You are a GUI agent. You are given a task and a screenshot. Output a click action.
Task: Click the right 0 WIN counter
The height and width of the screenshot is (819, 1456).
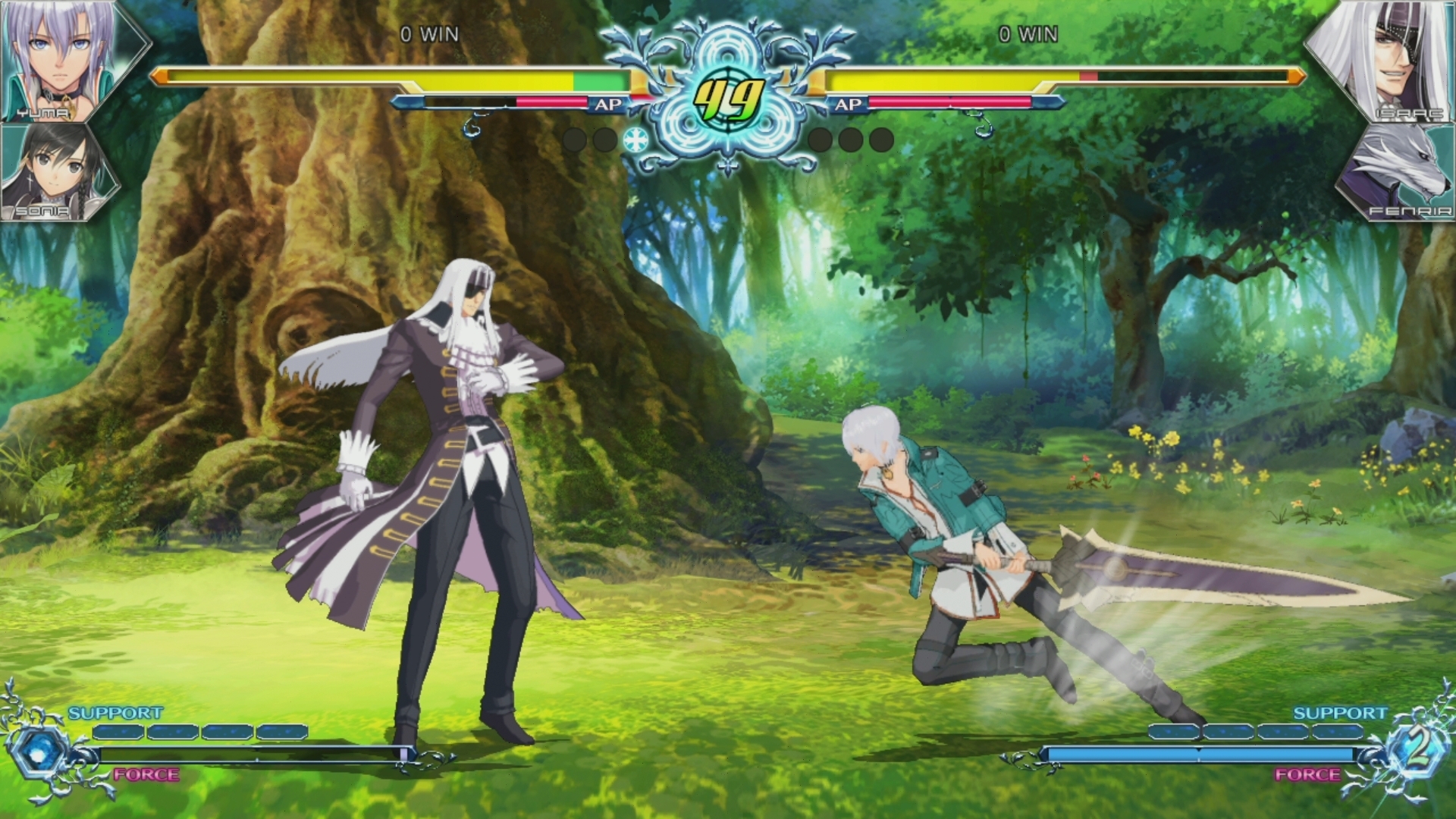tap(1031, 33)
